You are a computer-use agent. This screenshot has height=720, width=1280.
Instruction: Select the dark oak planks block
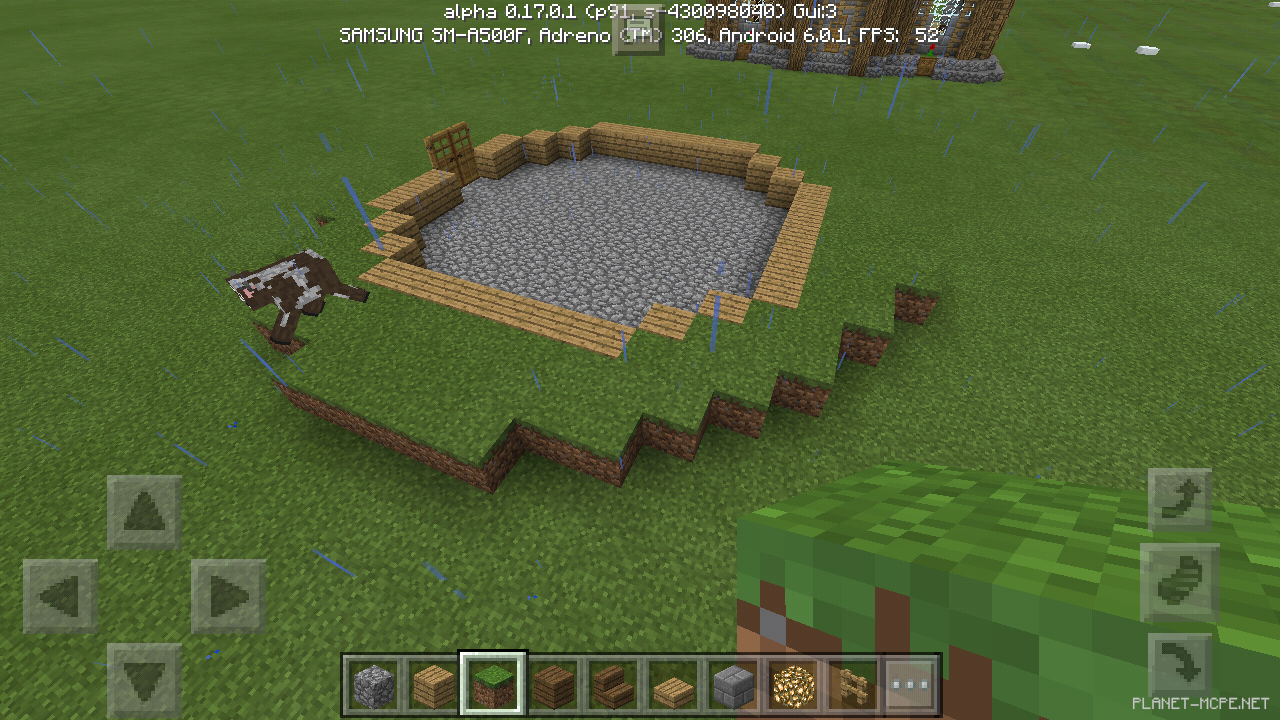(x=554, y=684)
